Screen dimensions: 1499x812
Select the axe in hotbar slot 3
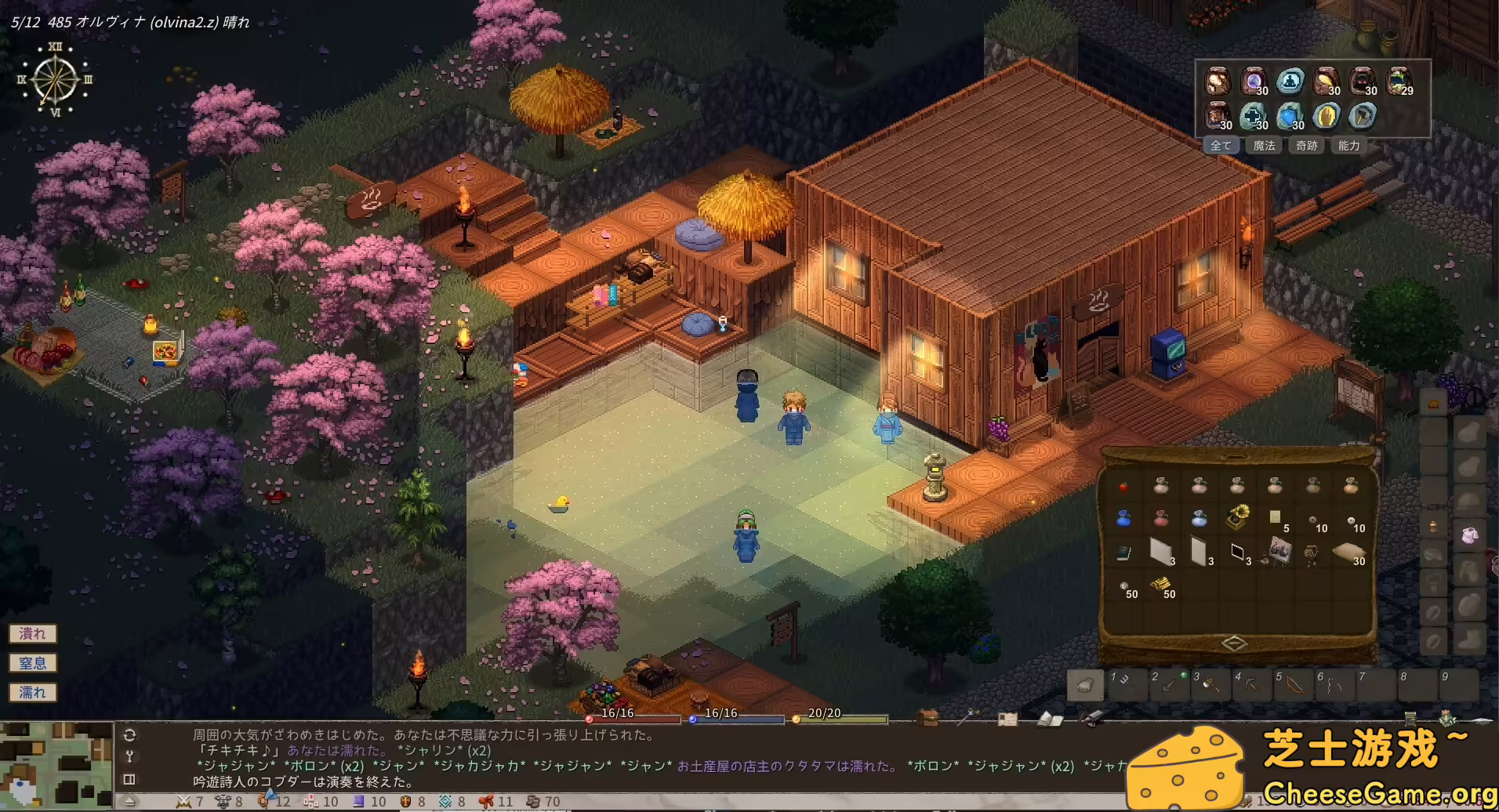click(x=1212, y=684)
